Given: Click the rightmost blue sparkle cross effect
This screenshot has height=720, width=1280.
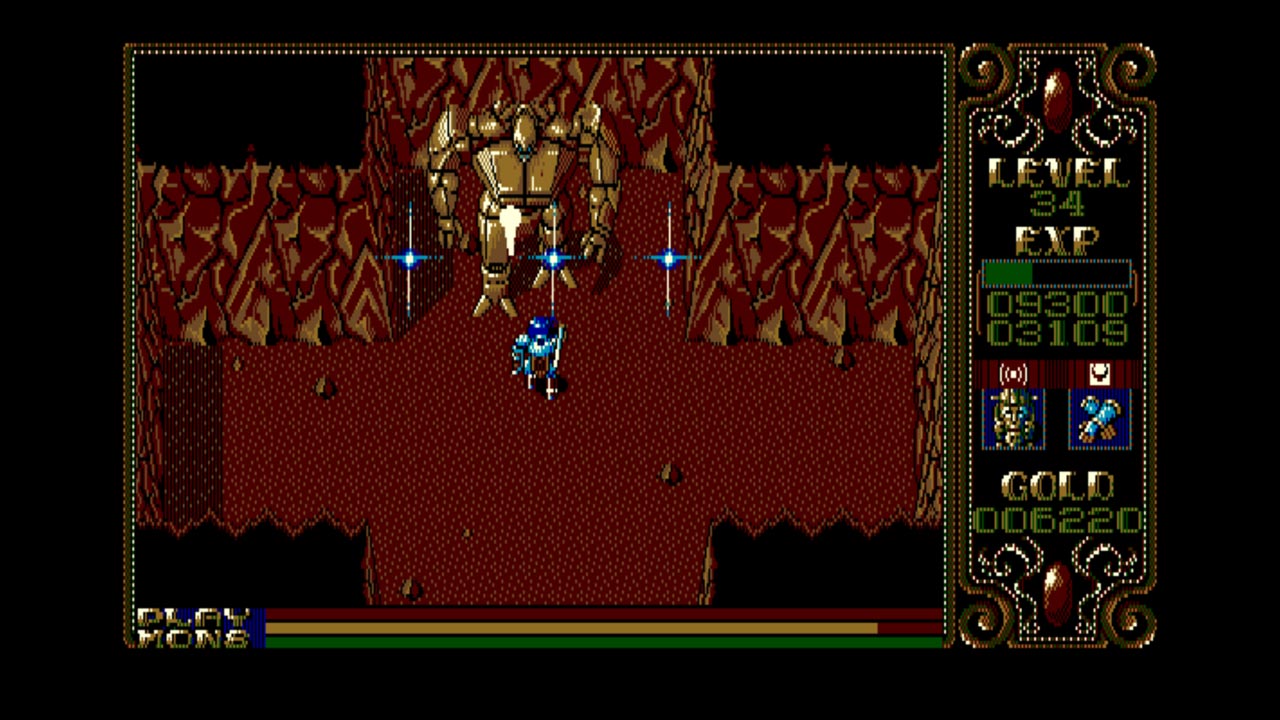Looking at the screenshot, I should click(668, 258).
